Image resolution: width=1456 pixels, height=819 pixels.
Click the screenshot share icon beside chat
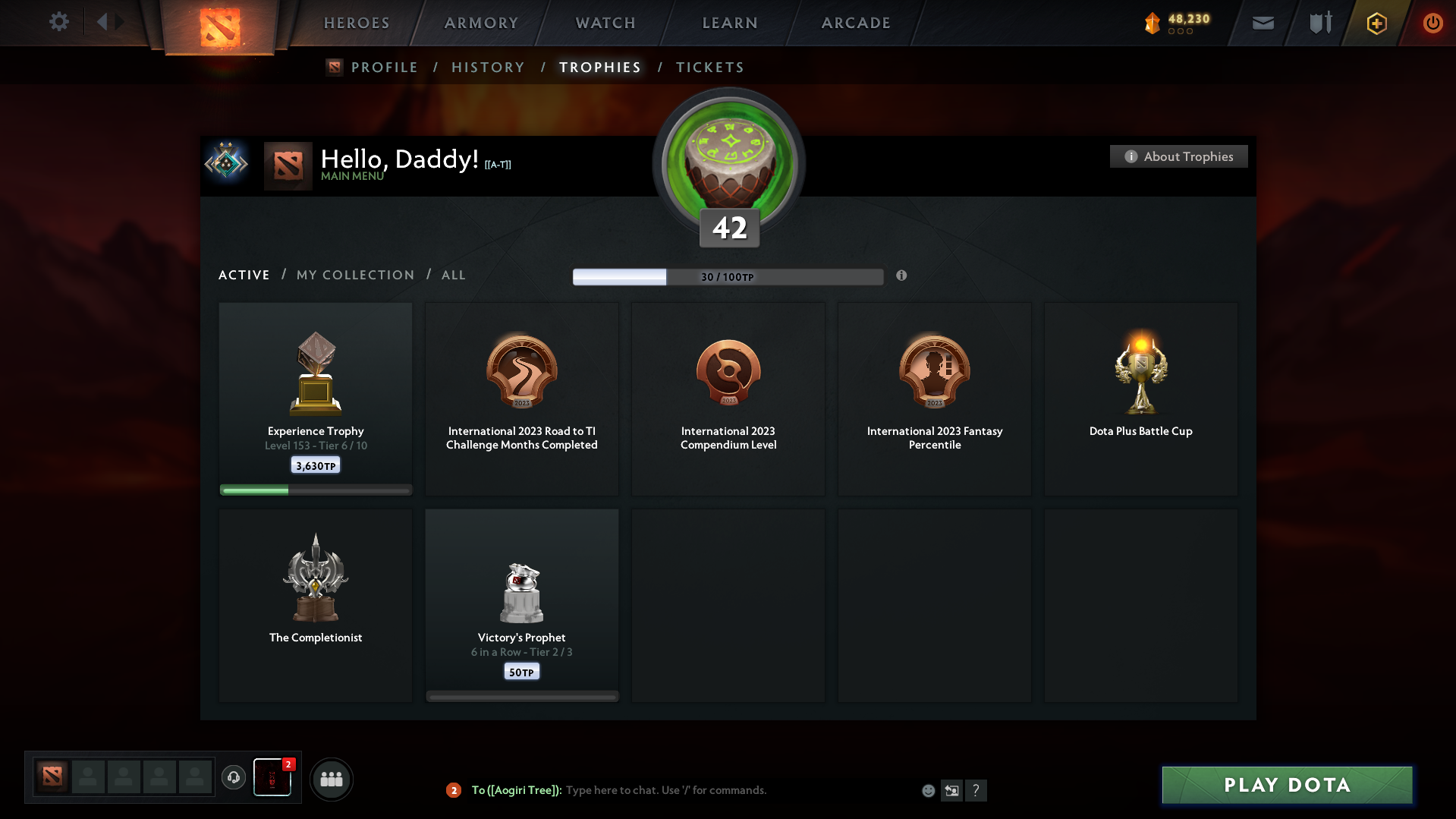tap(951, 790)
